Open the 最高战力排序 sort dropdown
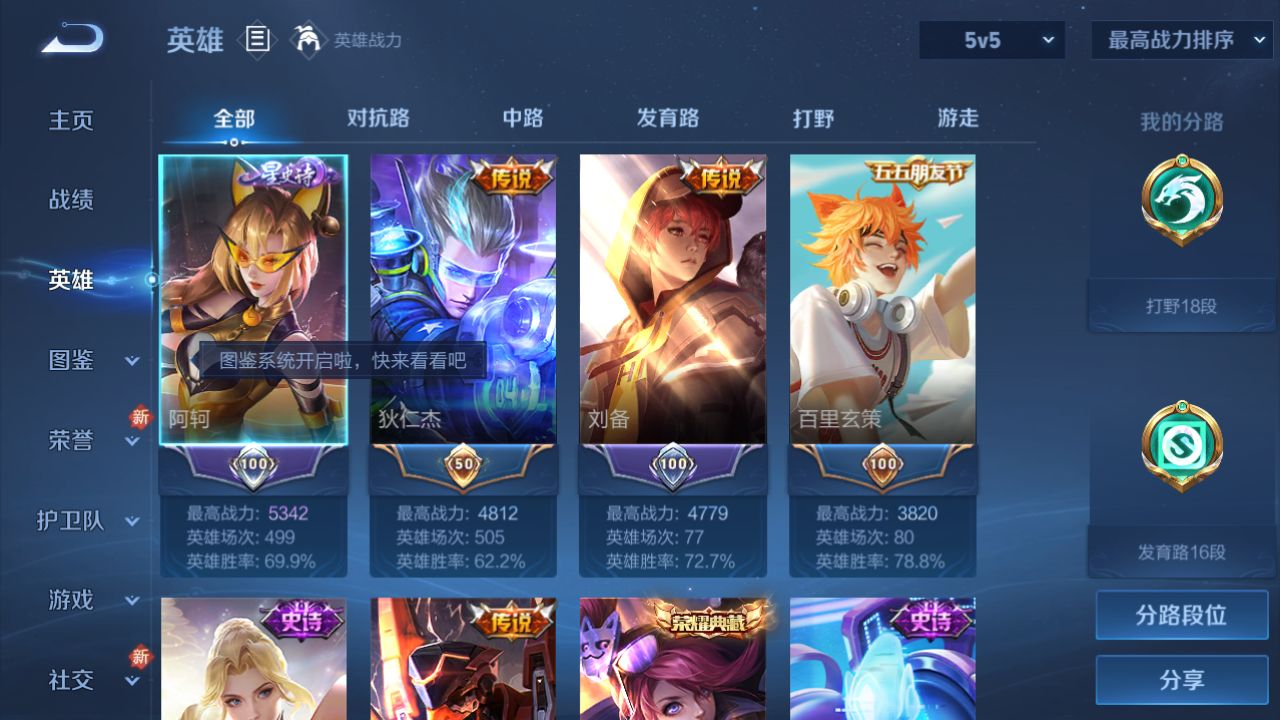 click(x=1182, y=40)
